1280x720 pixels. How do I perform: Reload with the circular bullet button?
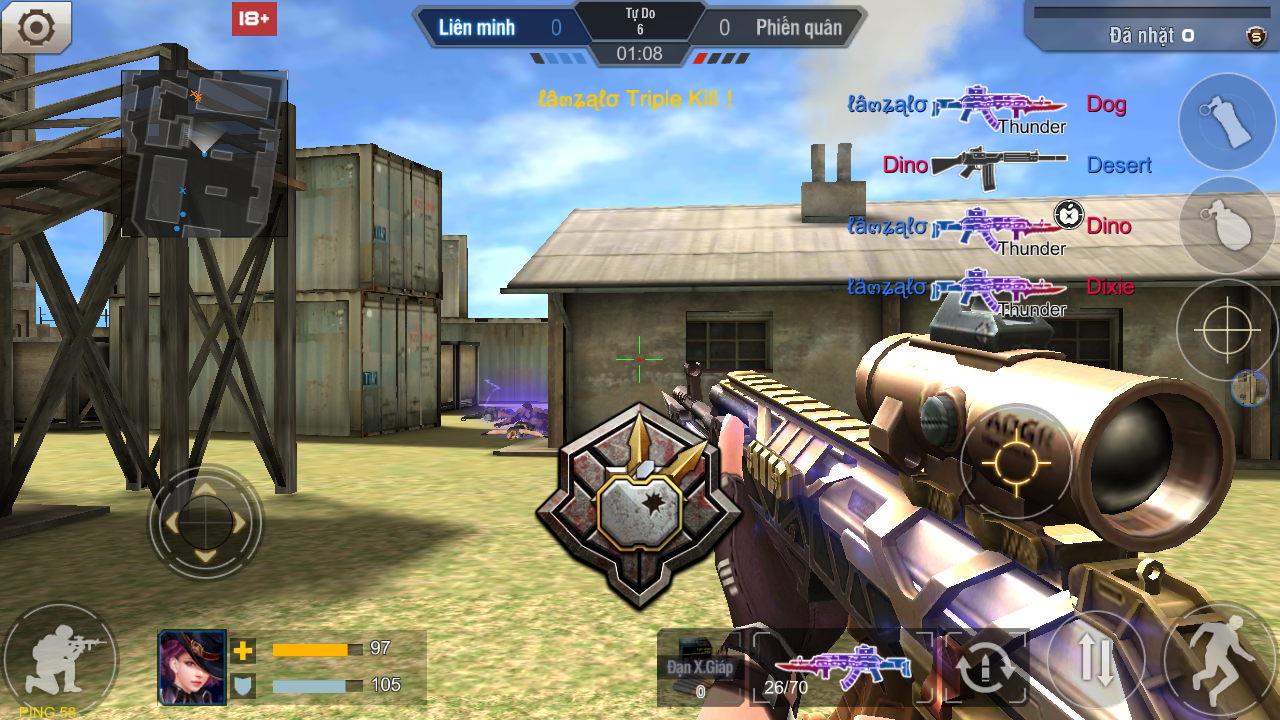coord(986,666)
